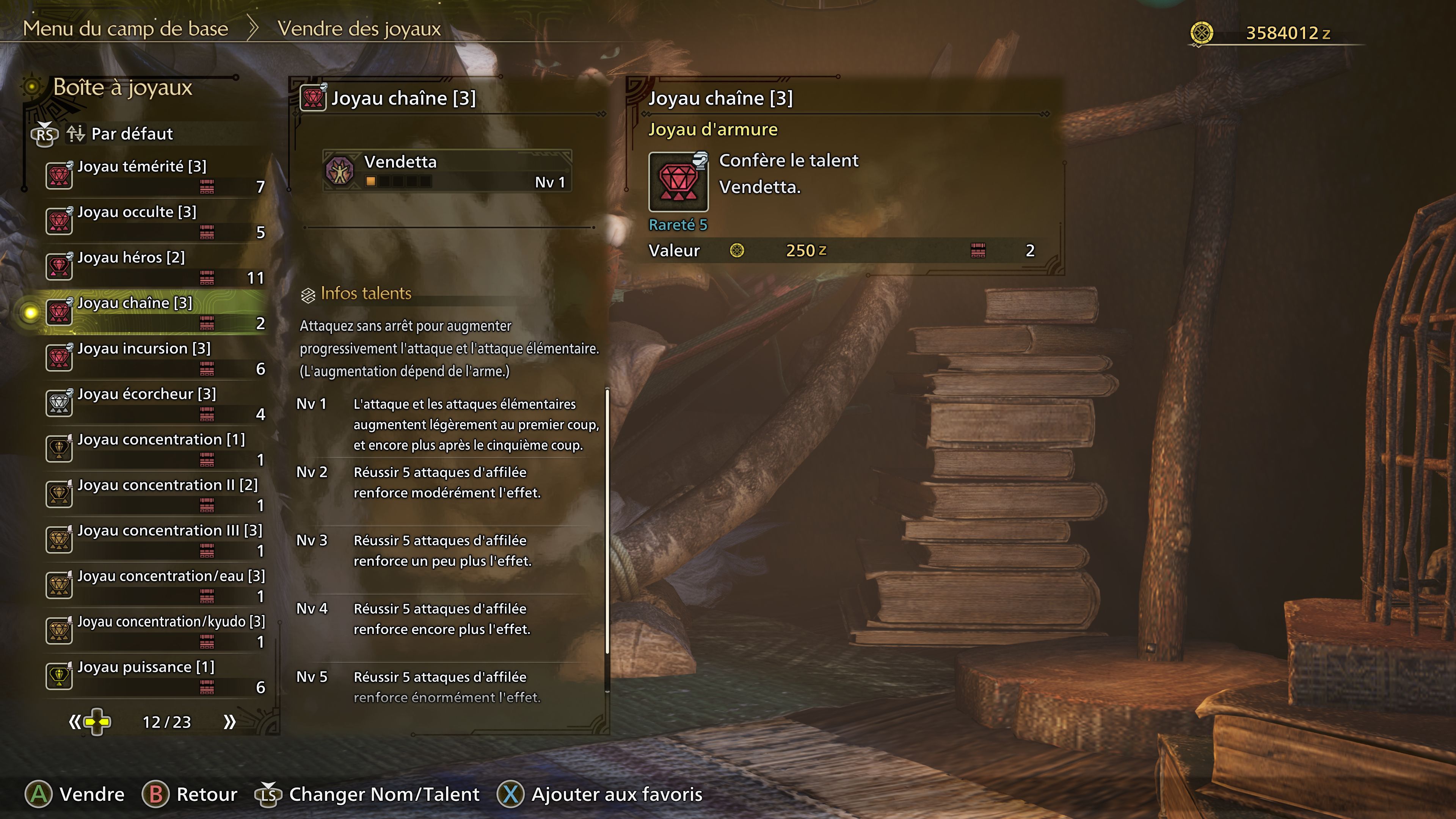Select the Joyau écorcheur gem icon
Image resolution: width=1456 pixels, height=819 pixels.
click(x=59, y=403)
